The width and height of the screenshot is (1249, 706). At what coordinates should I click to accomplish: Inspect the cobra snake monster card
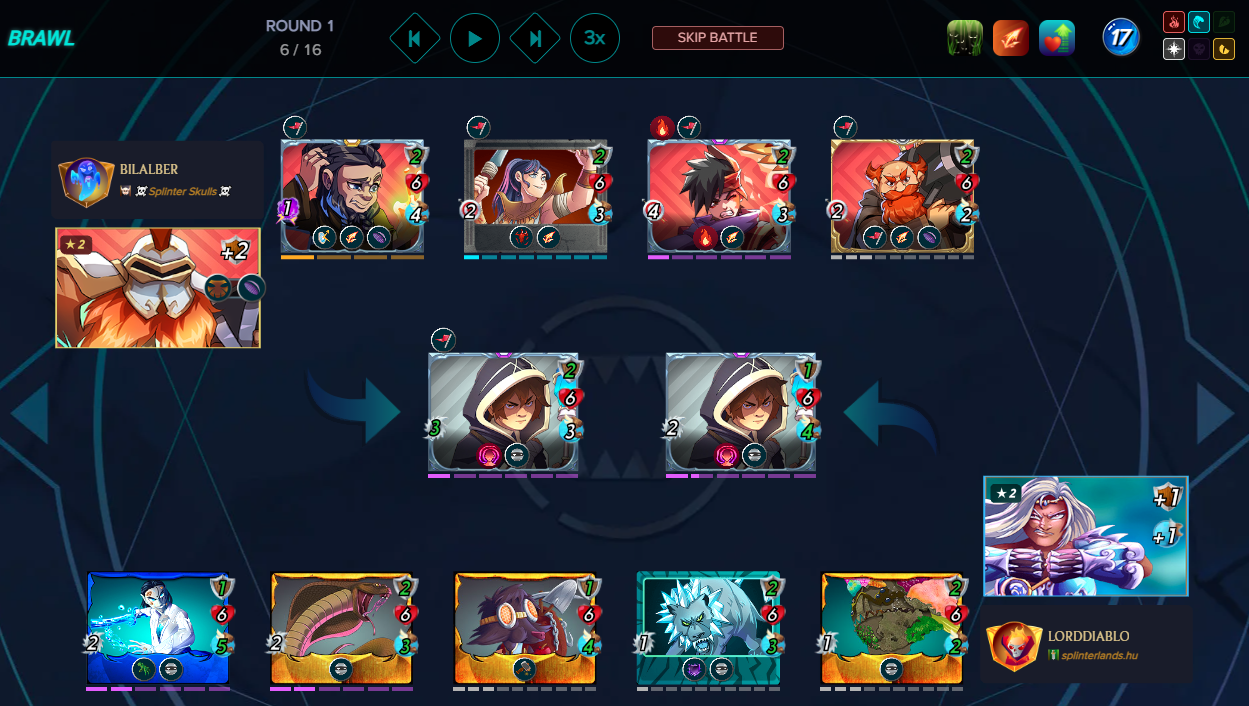click(x=342, y=628)
